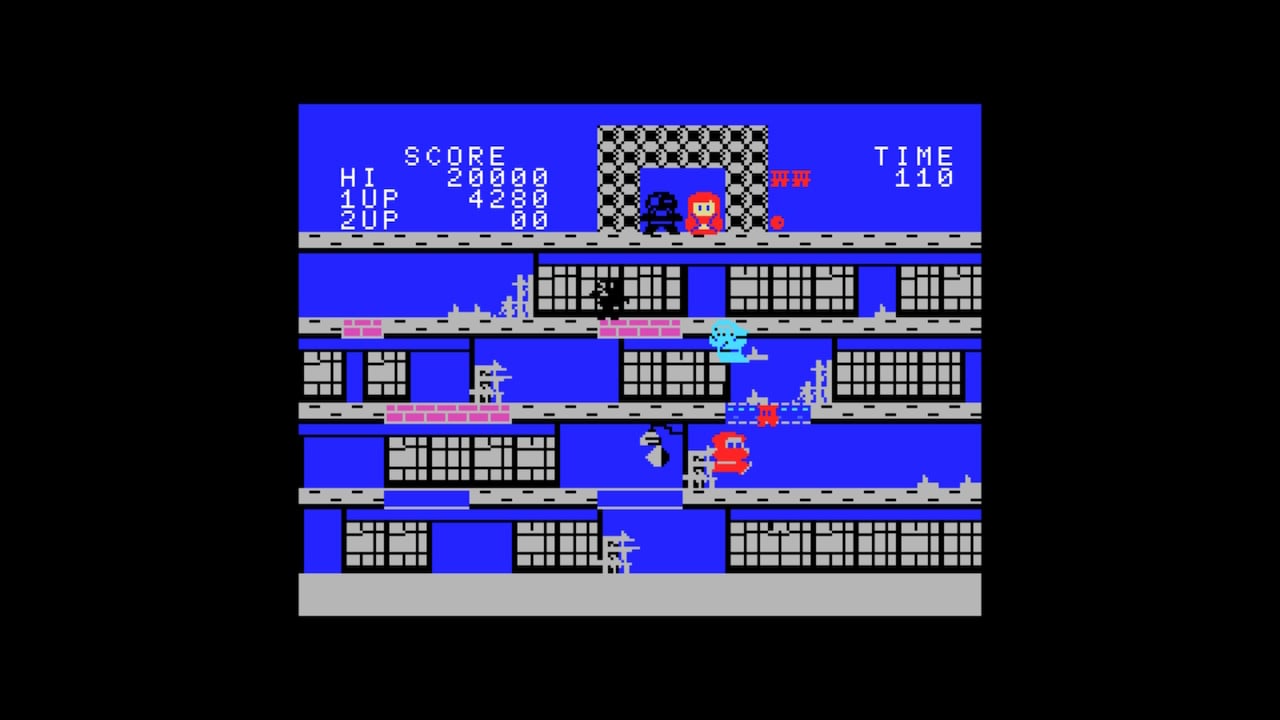Click the black ninja sprite on the top ledge
This screenshot has width=1280, height=720.
(659, 210)
